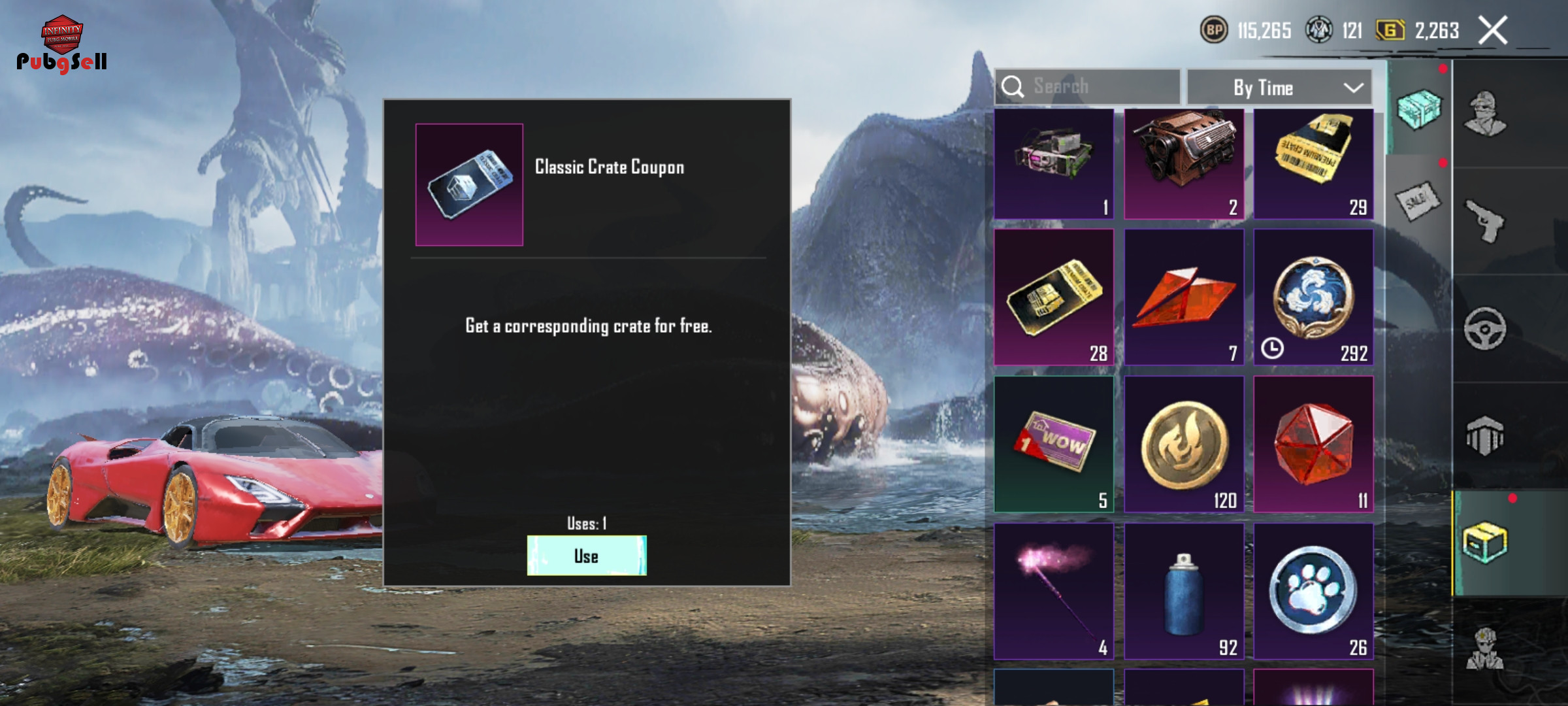This screenshot has height=706, width=1568.
Task: Select the paw print token item
Action: (x=1313, y=592)
